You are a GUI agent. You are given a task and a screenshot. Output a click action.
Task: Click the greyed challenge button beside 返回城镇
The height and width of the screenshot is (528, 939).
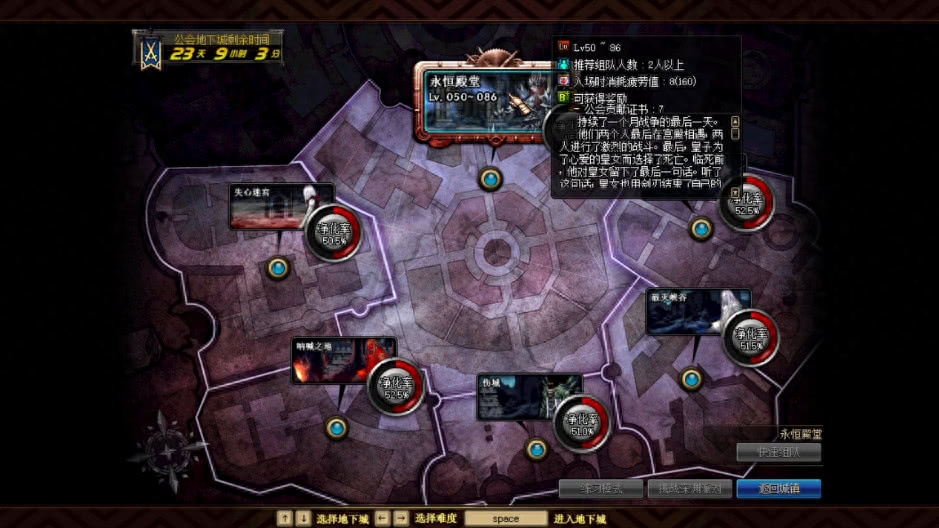[690, 489]
